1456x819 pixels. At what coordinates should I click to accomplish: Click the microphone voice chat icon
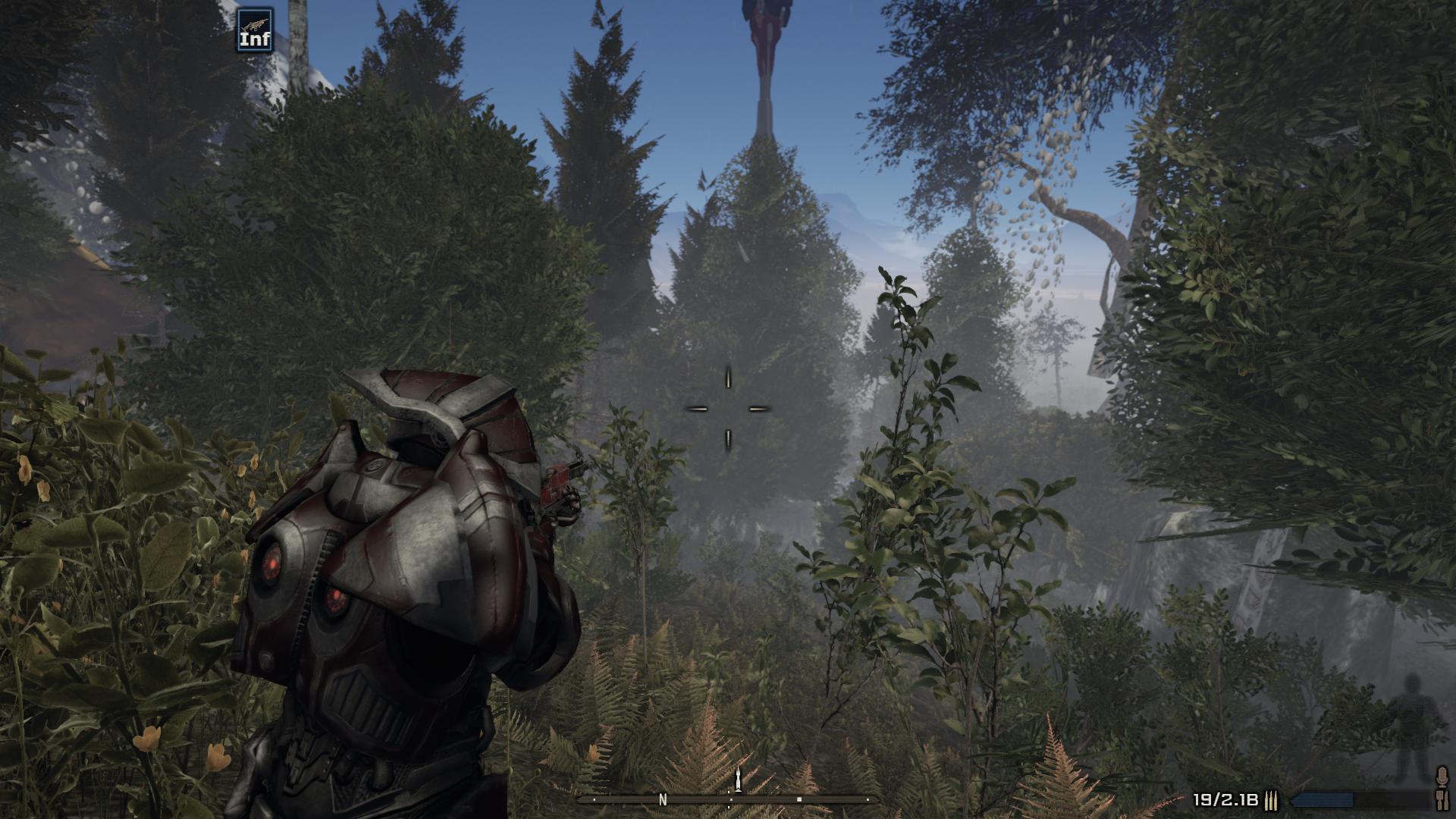coord(1442,776)
